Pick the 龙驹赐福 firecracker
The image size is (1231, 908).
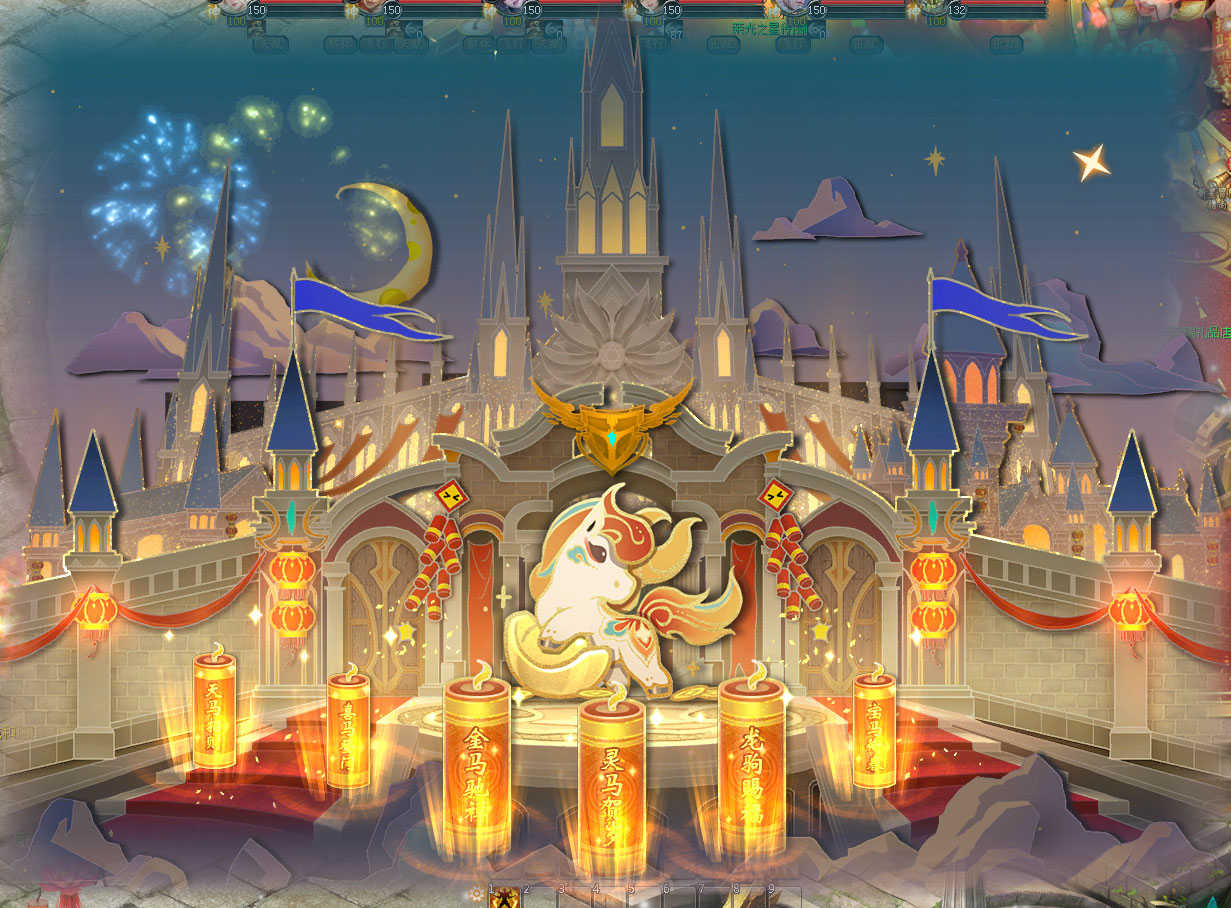coord(751,766)
